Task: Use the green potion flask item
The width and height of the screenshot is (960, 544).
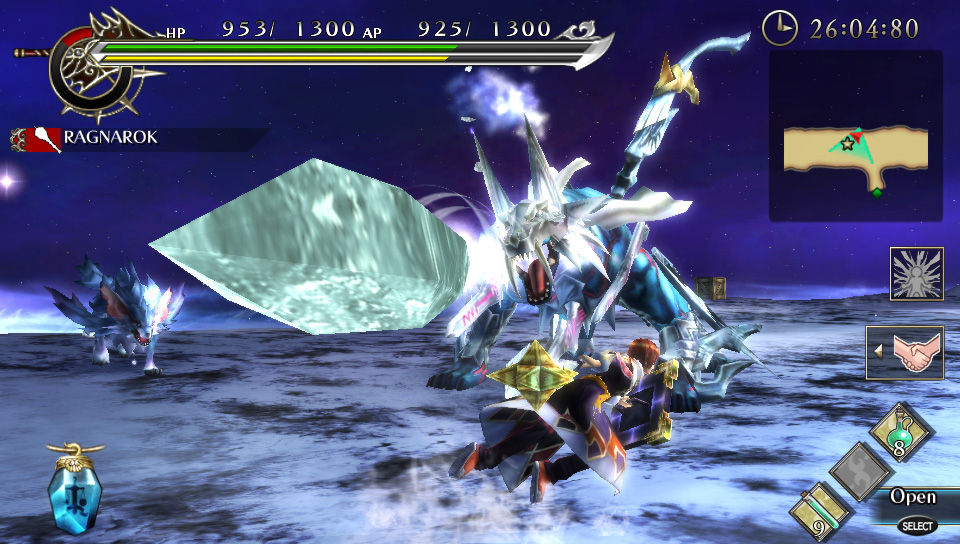Action: tap(901, 432)
